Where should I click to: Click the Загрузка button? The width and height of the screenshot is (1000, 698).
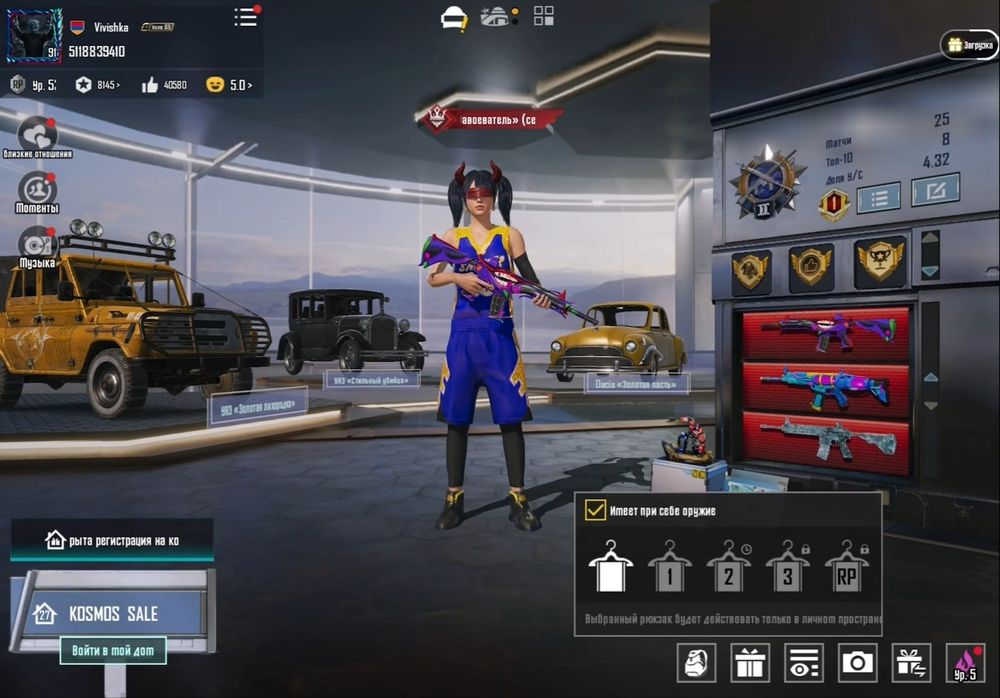969,45
